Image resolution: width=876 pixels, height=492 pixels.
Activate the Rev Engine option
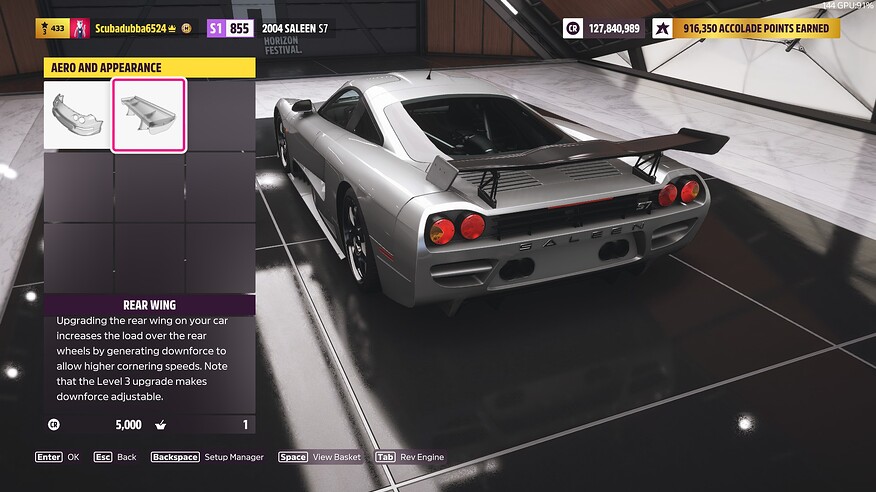click(409, 457)
